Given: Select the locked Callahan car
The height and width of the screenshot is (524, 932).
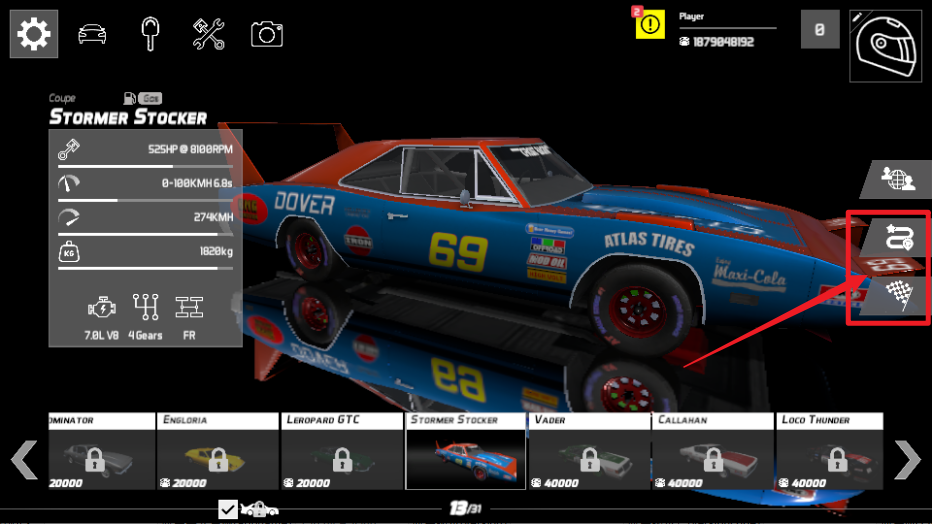Looking at the screenshot, I should point(714,451).
